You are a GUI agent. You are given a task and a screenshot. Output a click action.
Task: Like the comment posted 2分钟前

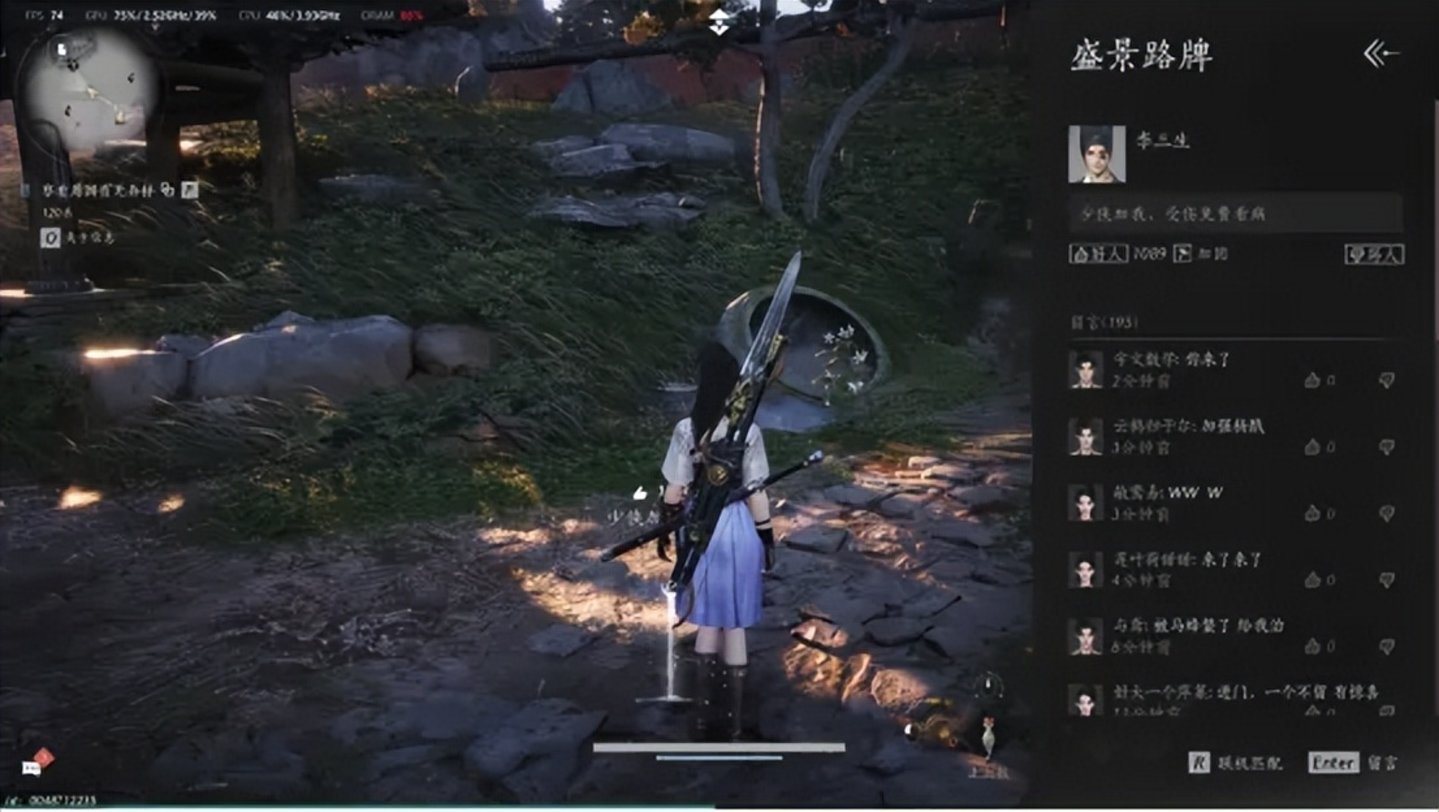tap(1313, 380)
